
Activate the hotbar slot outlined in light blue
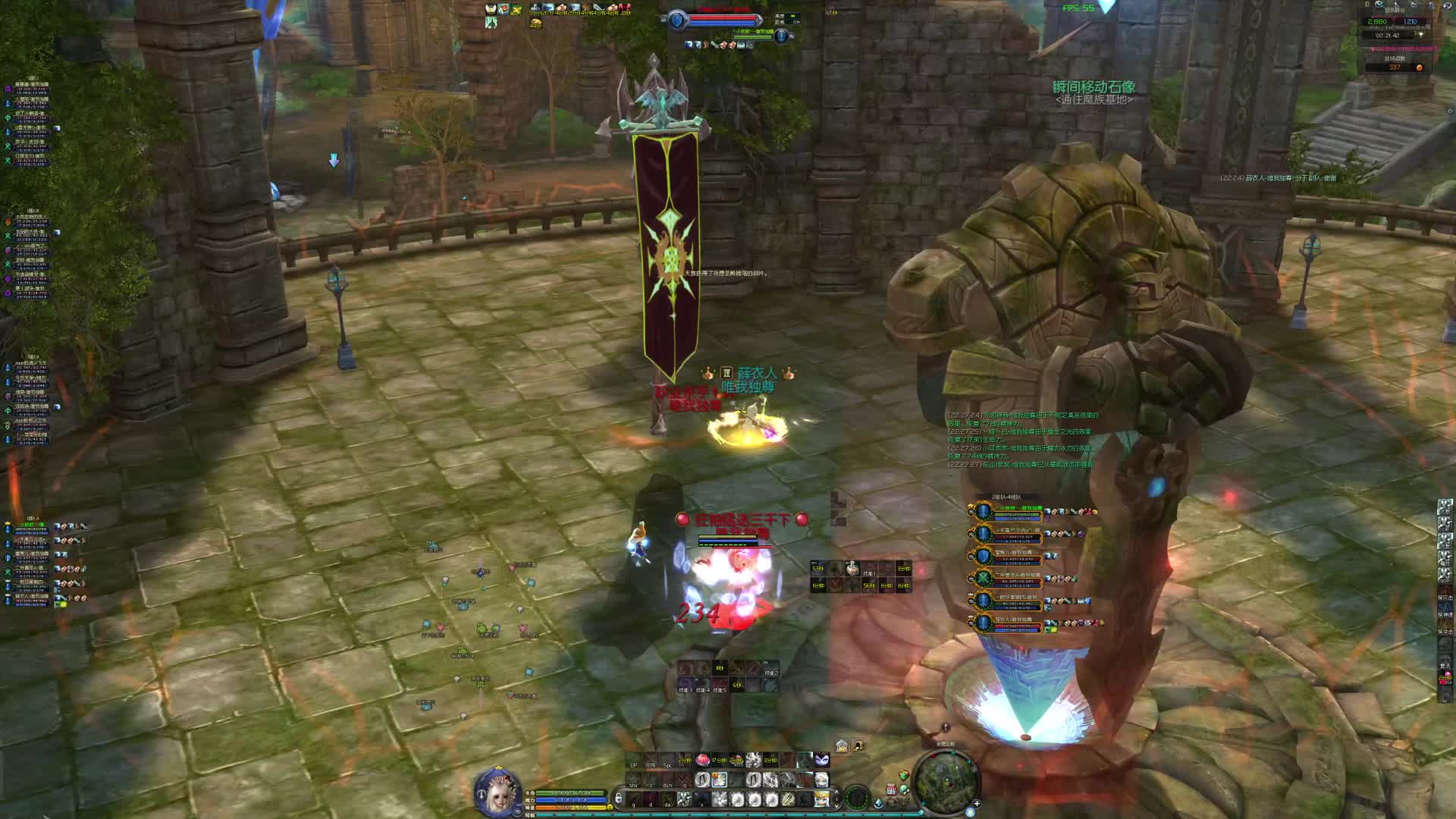[718, 780]
